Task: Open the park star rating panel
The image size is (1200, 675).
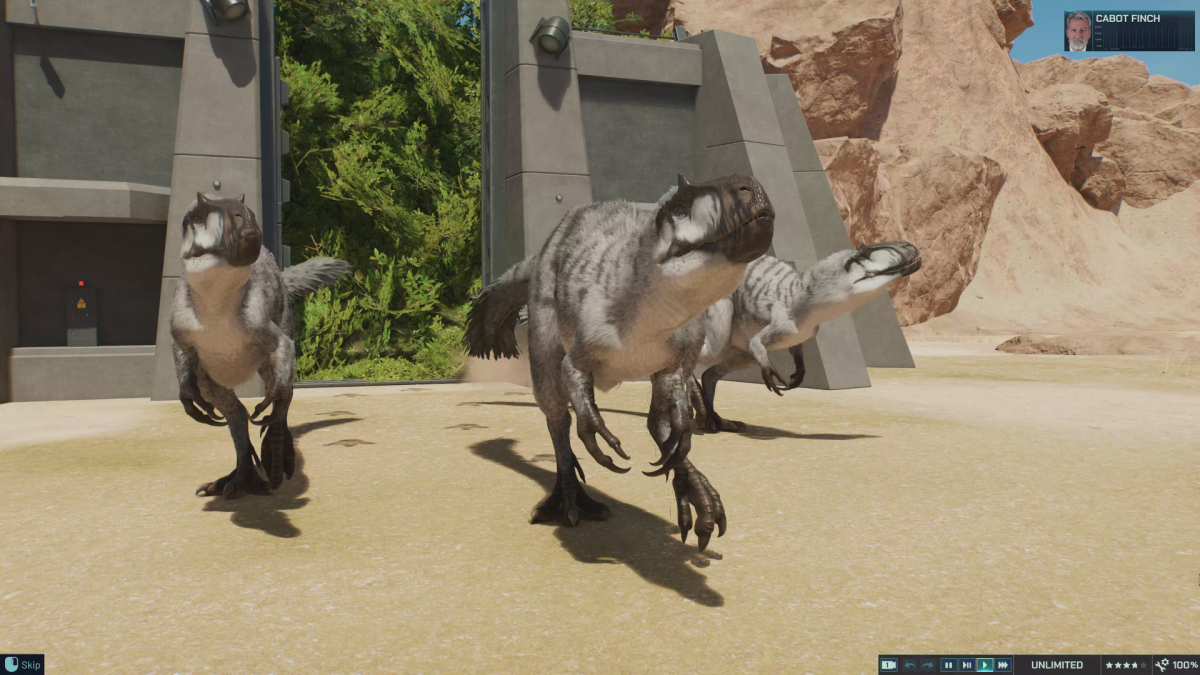Action: [x=1126, y=665]
